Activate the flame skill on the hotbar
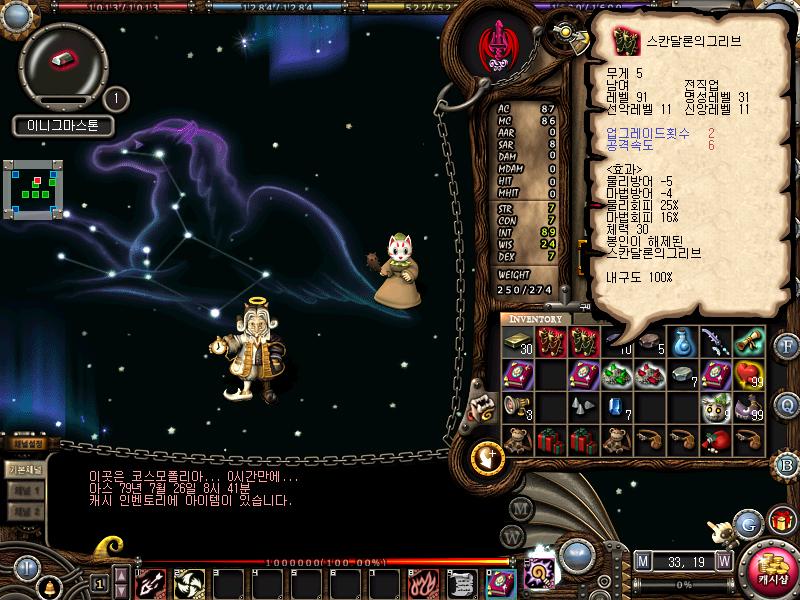 click(x=423, y=582)
